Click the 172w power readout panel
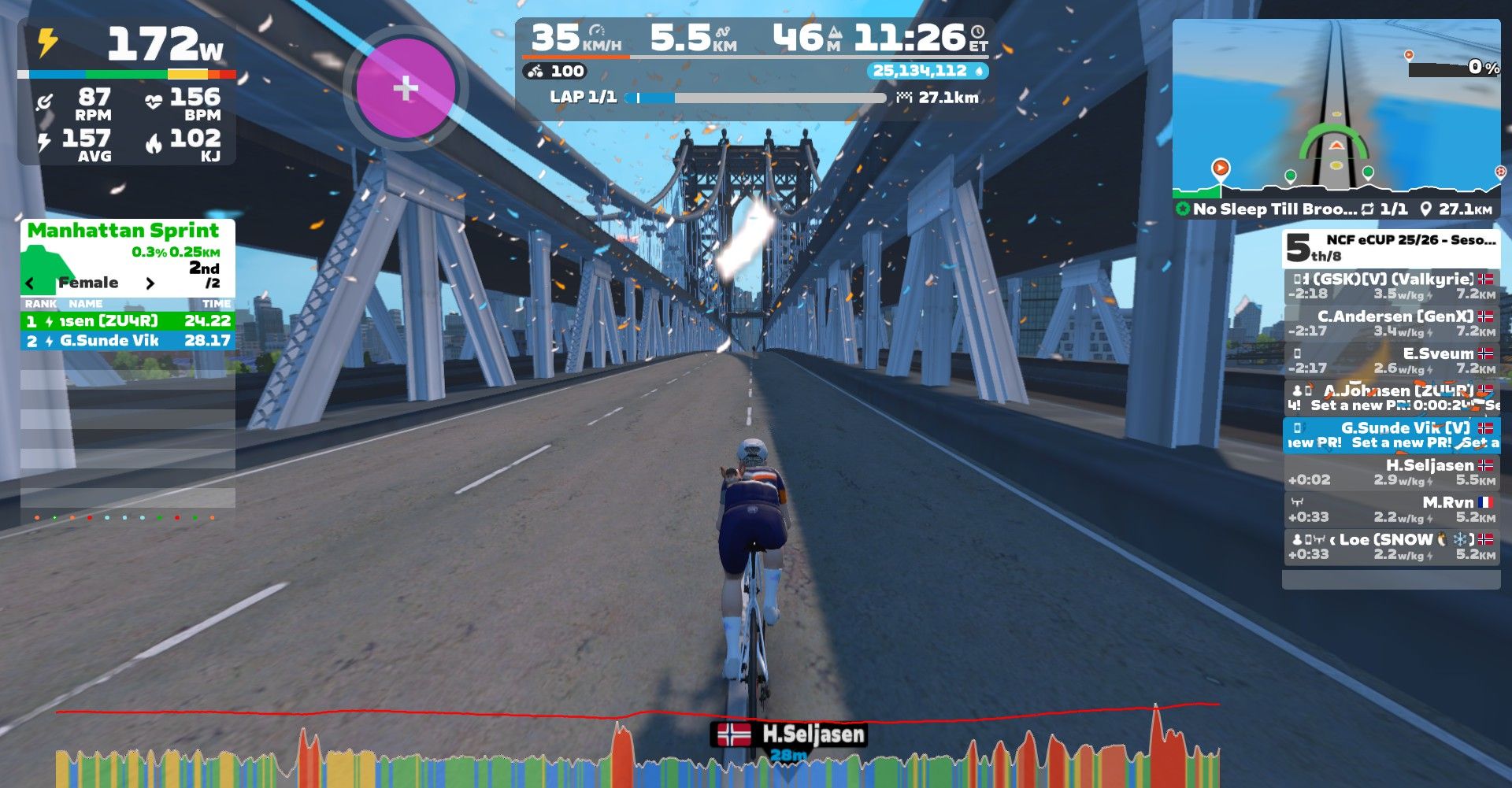Viewport: 1512px width, 788px height. [127, 46]
